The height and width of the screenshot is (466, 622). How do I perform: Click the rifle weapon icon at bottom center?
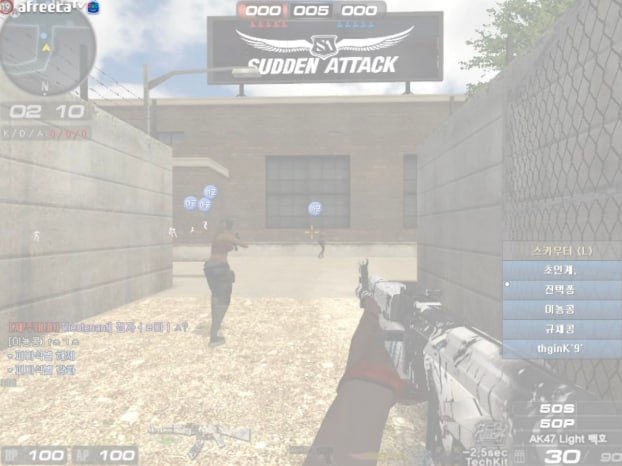(200, 435)
